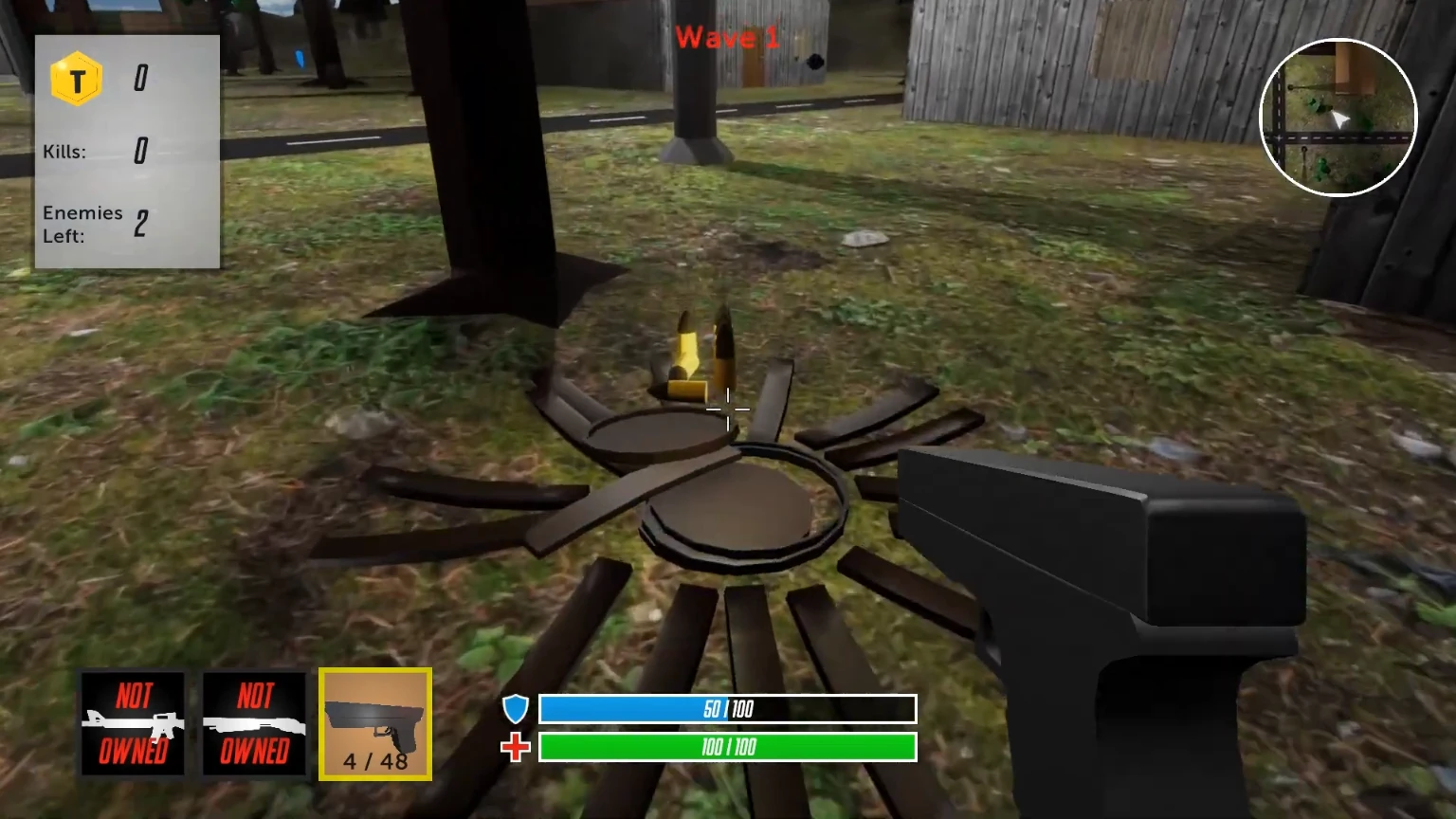
Task: Click the green 100/100 health bar
Action: click(727, 748)
